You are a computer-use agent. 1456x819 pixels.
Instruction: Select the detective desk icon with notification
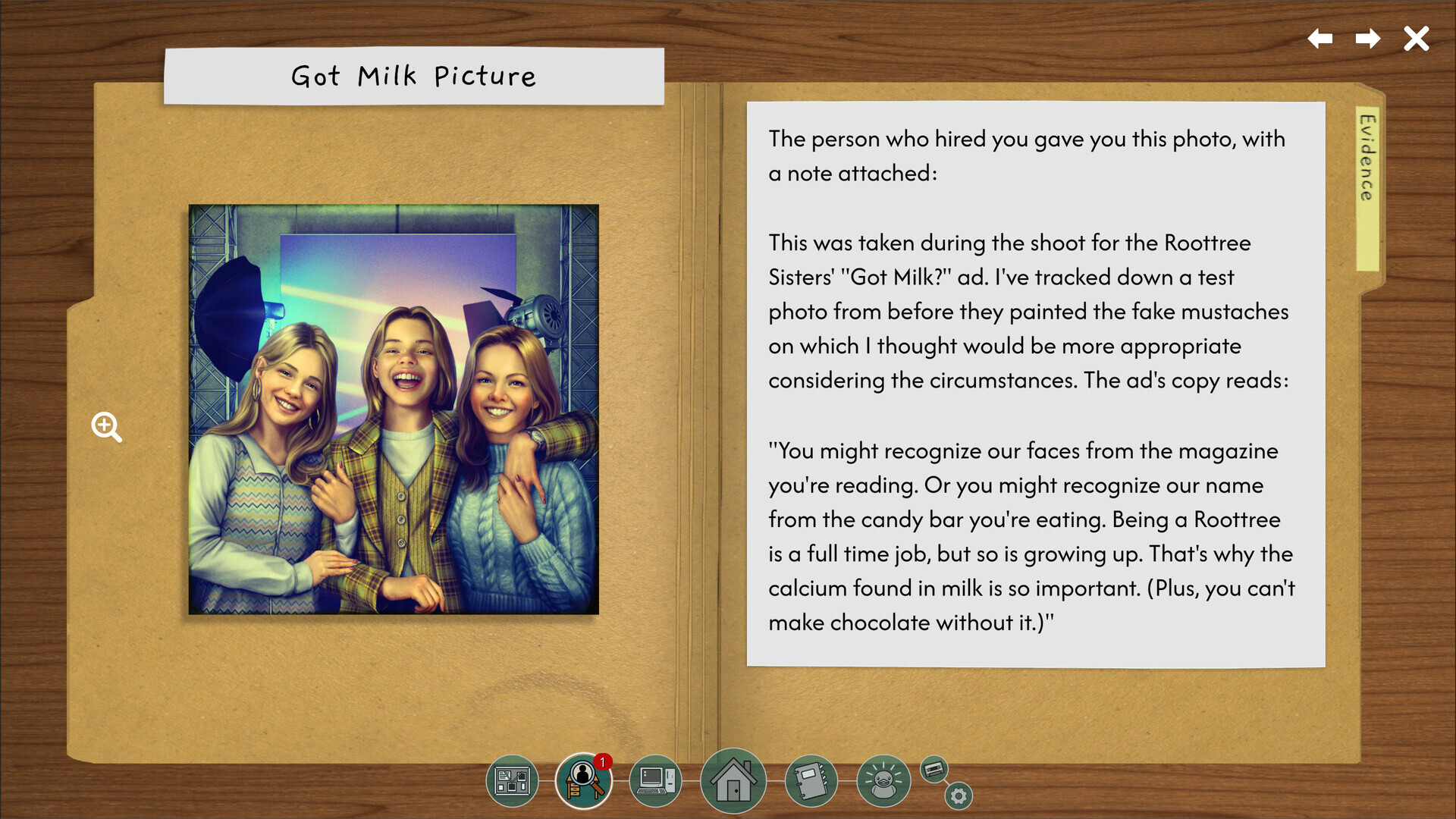click(582, 781)
